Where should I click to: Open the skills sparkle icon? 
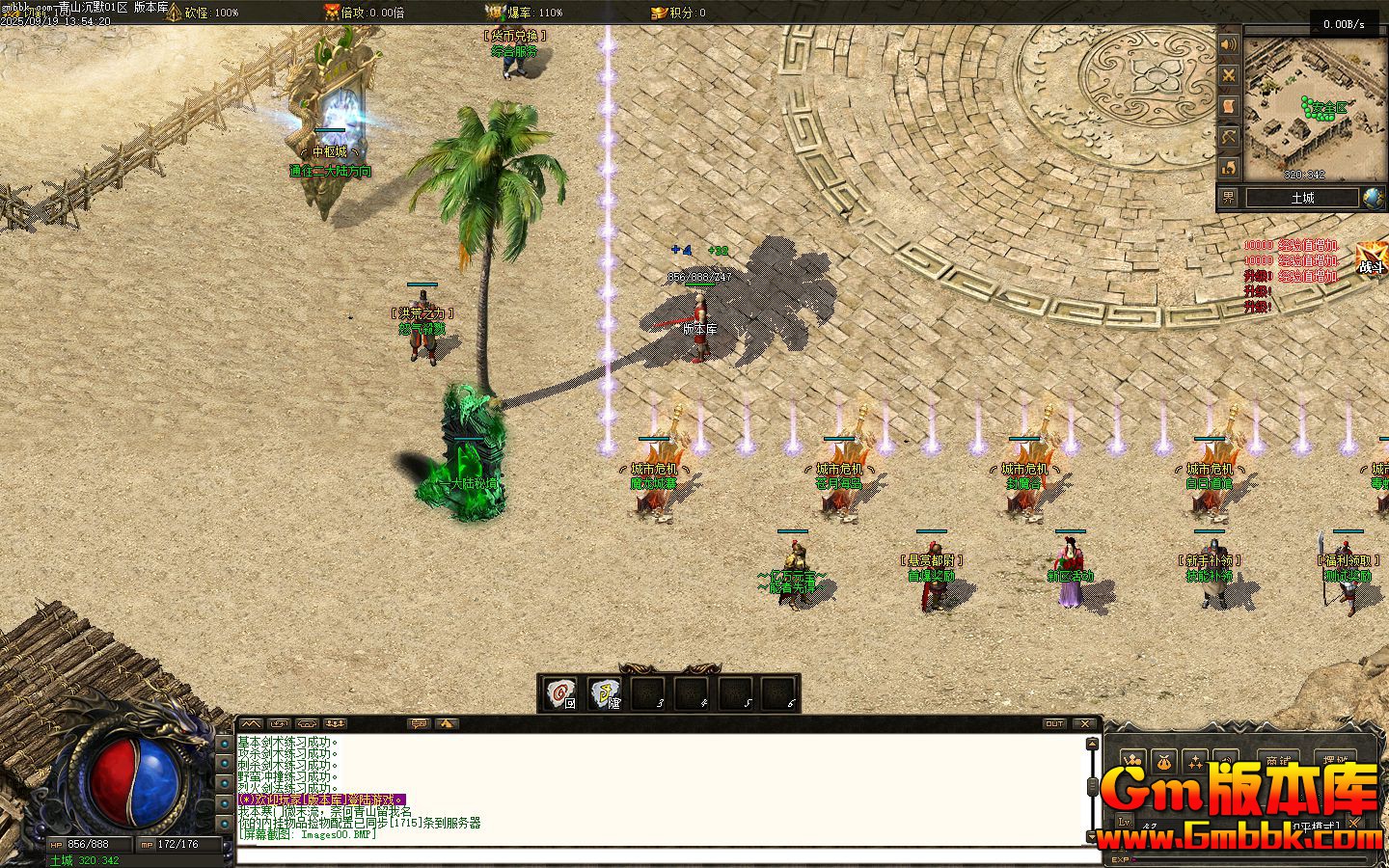[x=1196, y=762]
